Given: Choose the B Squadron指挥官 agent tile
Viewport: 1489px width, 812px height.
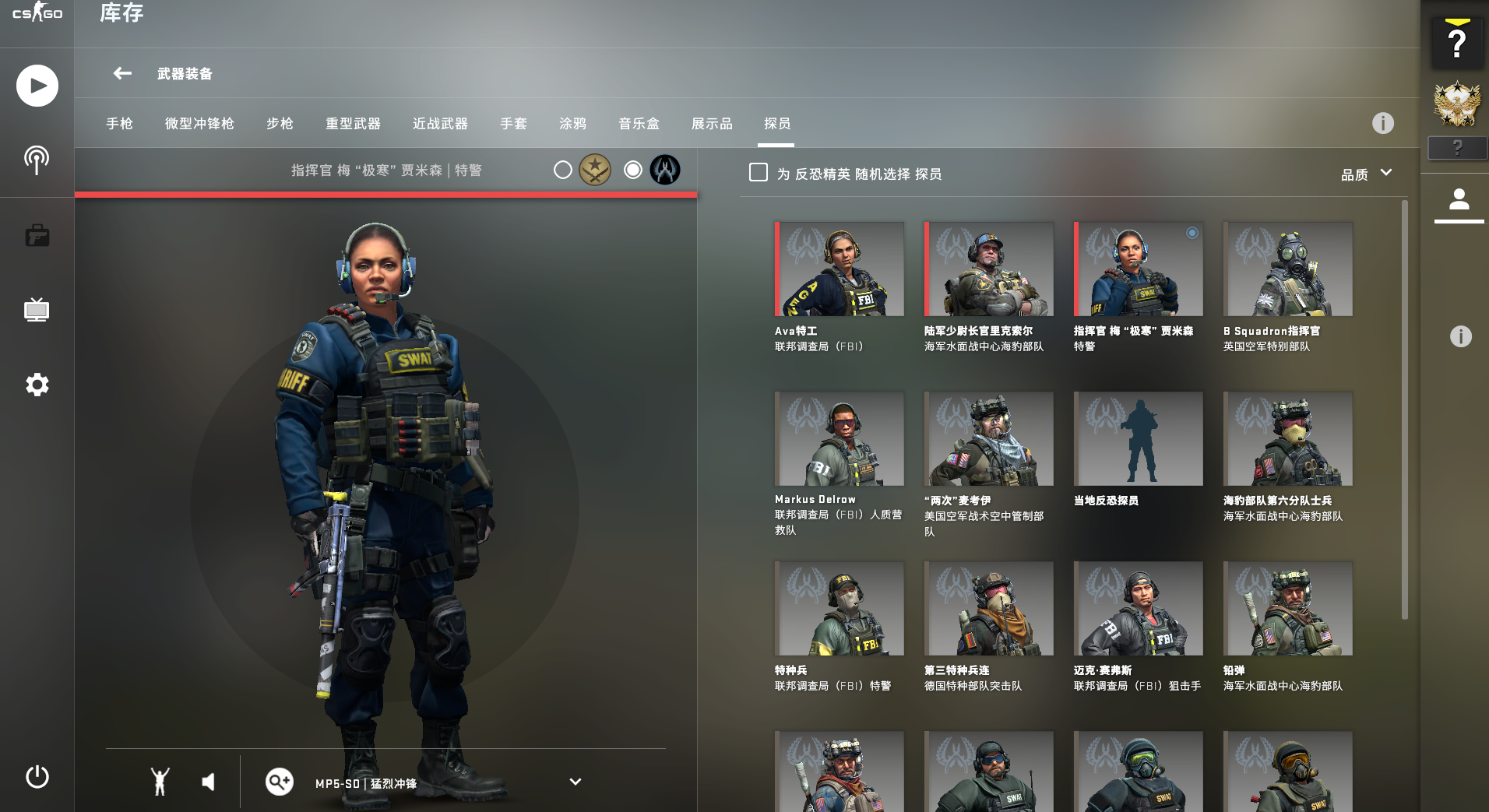Looking at the screenshot, I should pyautogui.click(x=1287, y=269).
